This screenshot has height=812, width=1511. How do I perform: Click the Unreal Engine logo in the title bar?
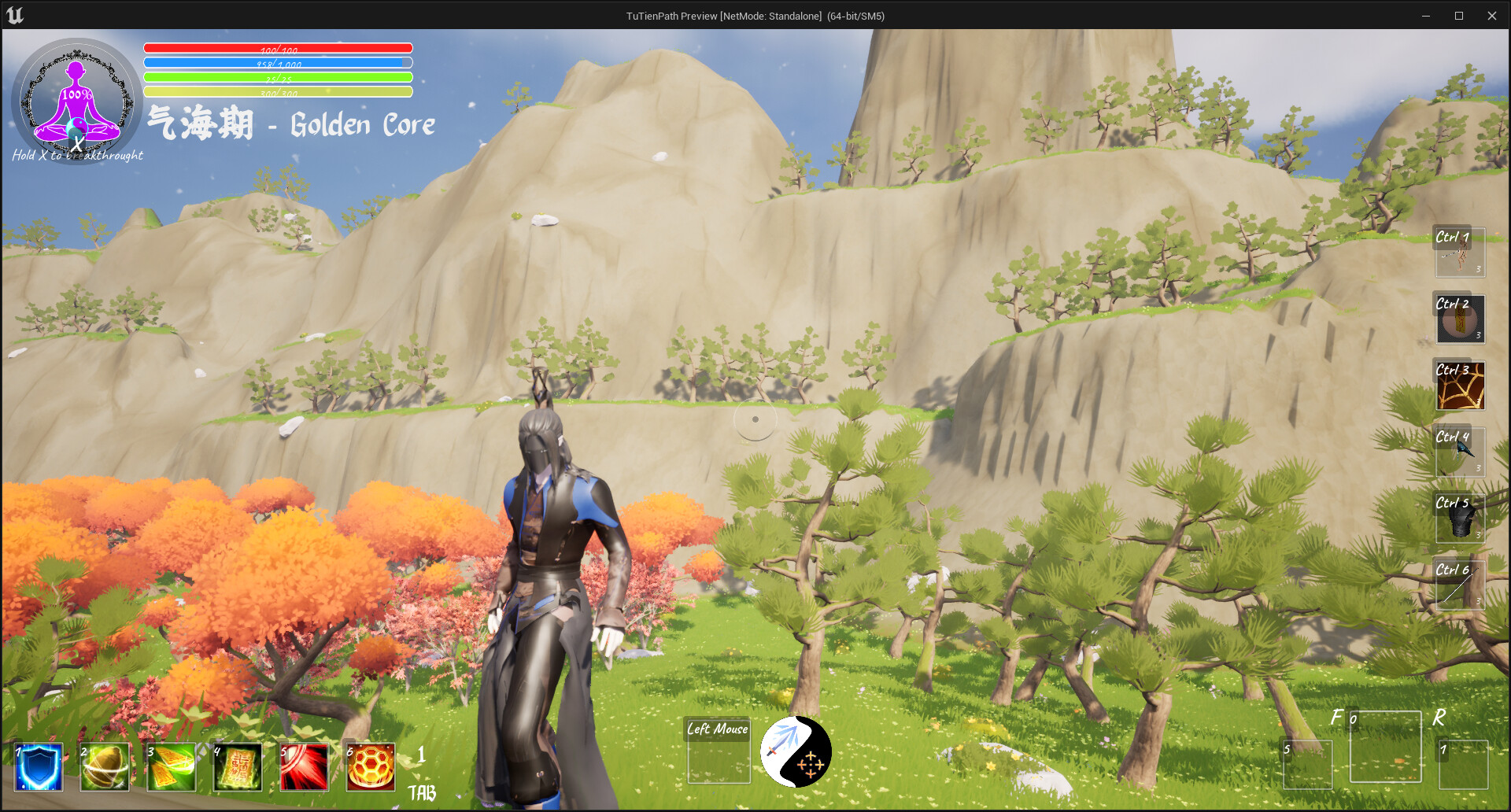(17, 15)
